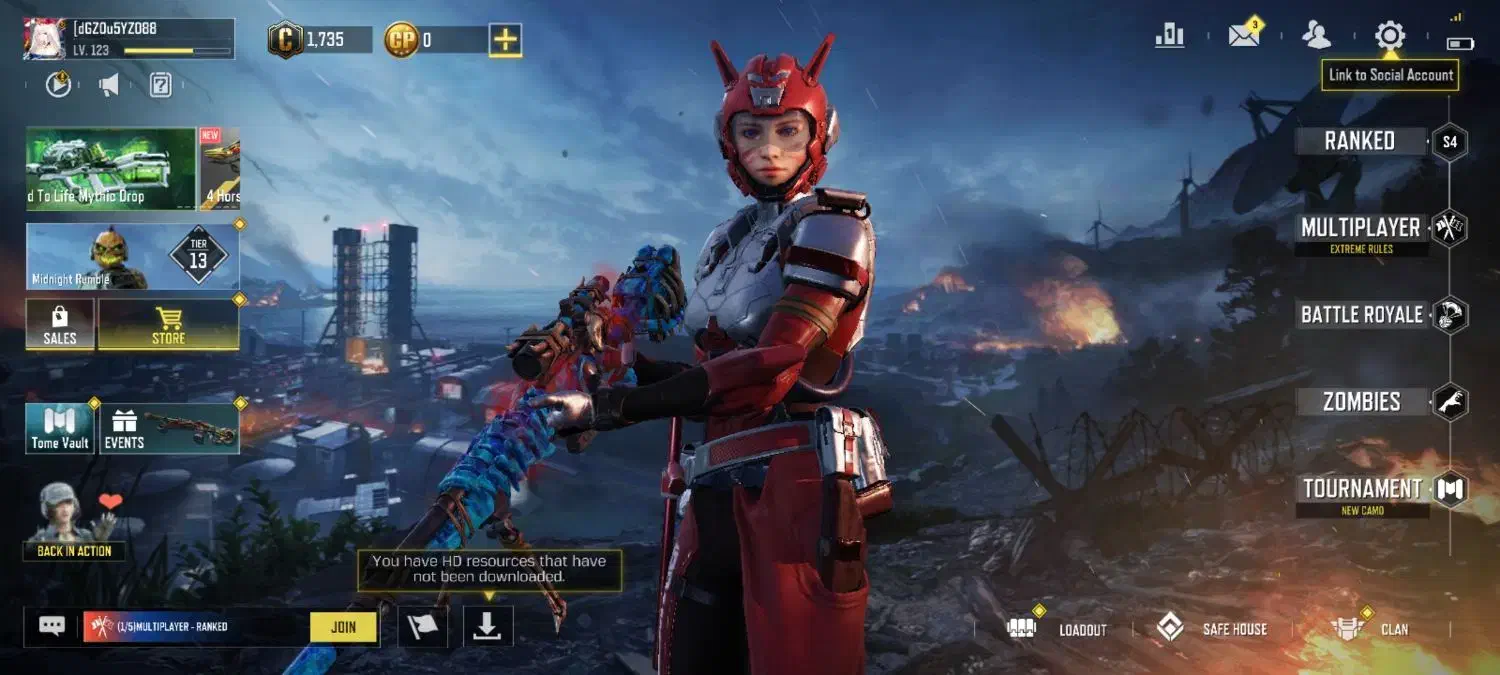Open the Store

[x=168, y=325]
